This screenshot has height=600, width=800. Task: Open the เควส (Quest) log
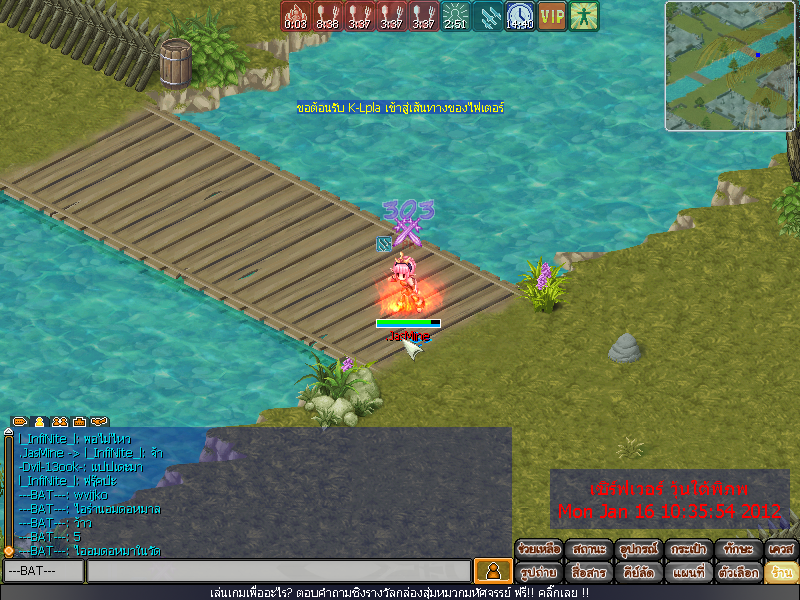(x=780, y=550)
